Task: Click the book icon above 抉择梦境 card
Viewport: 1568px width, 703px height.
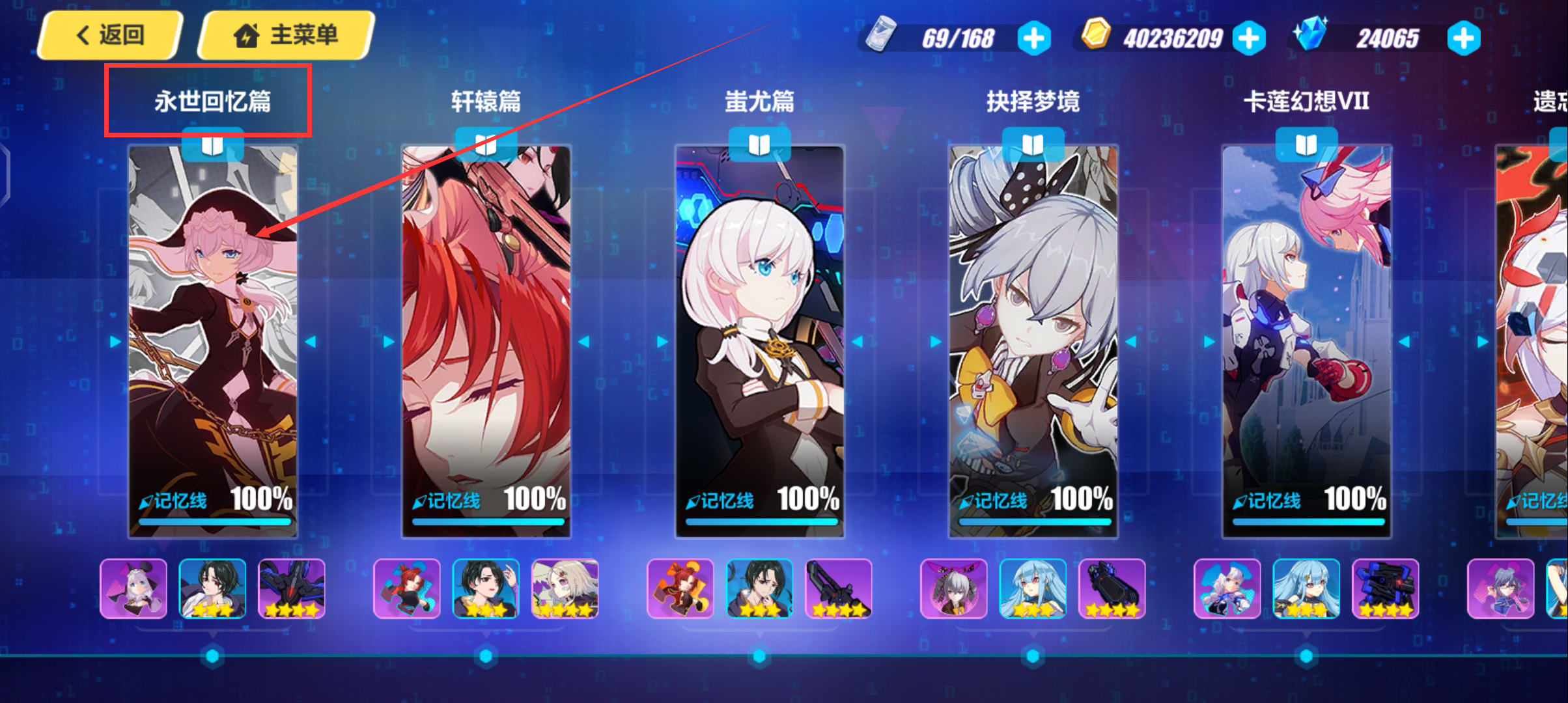Action: (1033, 145)
